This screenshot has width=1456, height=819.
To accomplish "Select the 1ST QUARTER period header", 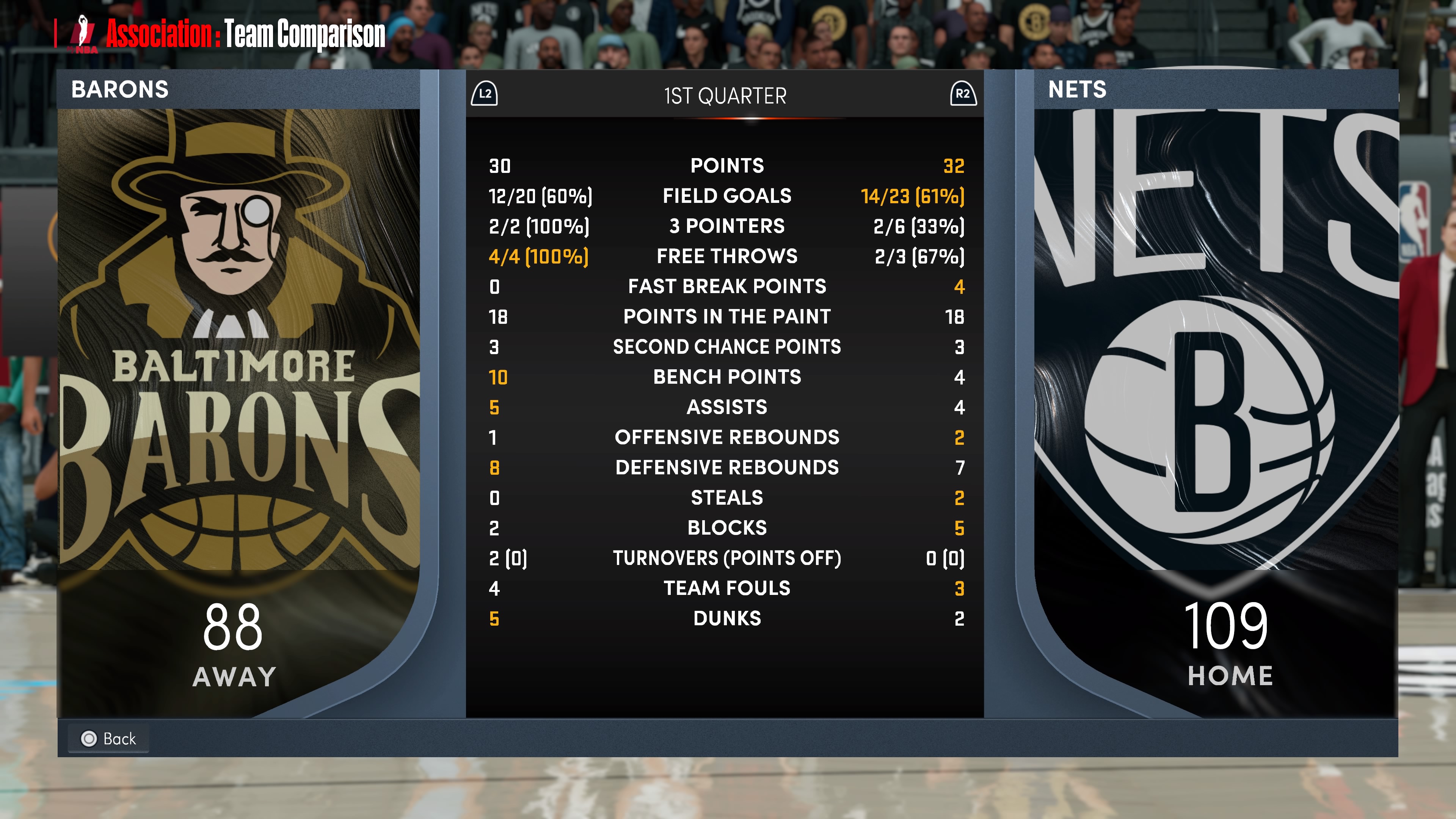I will [725, 96].
